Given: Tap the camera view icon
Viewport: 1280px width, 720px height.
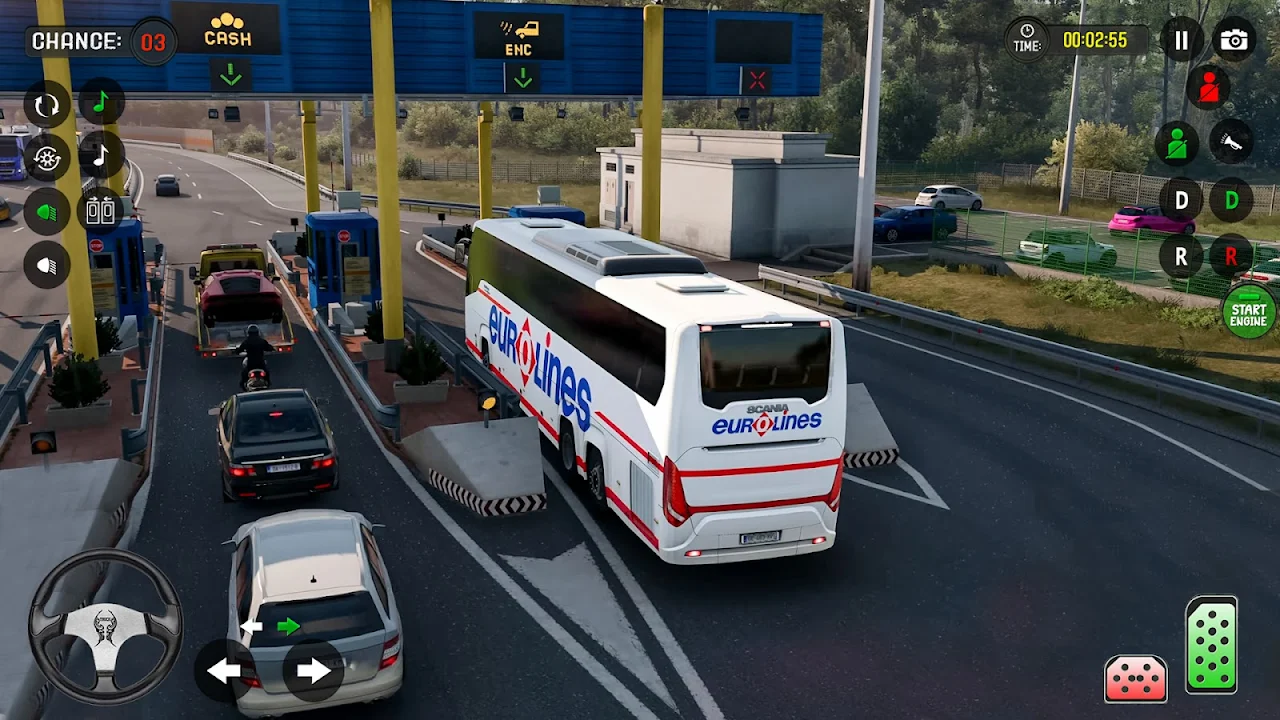Looking at the screenshot, I should (1234, 40).
